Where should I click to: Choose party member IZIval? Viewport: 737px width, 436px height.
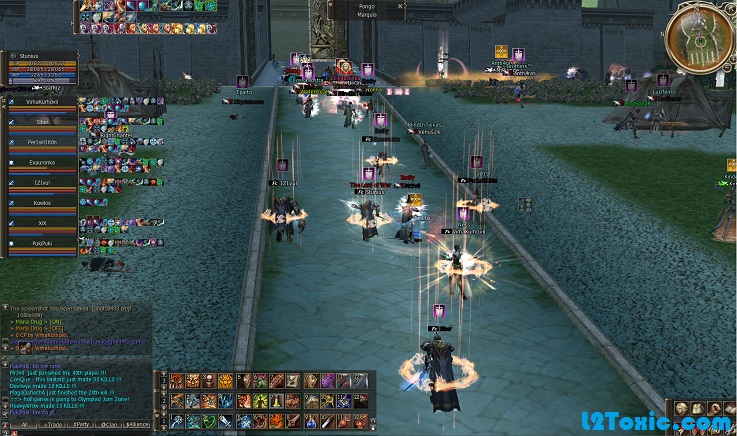tap(42, 182)
